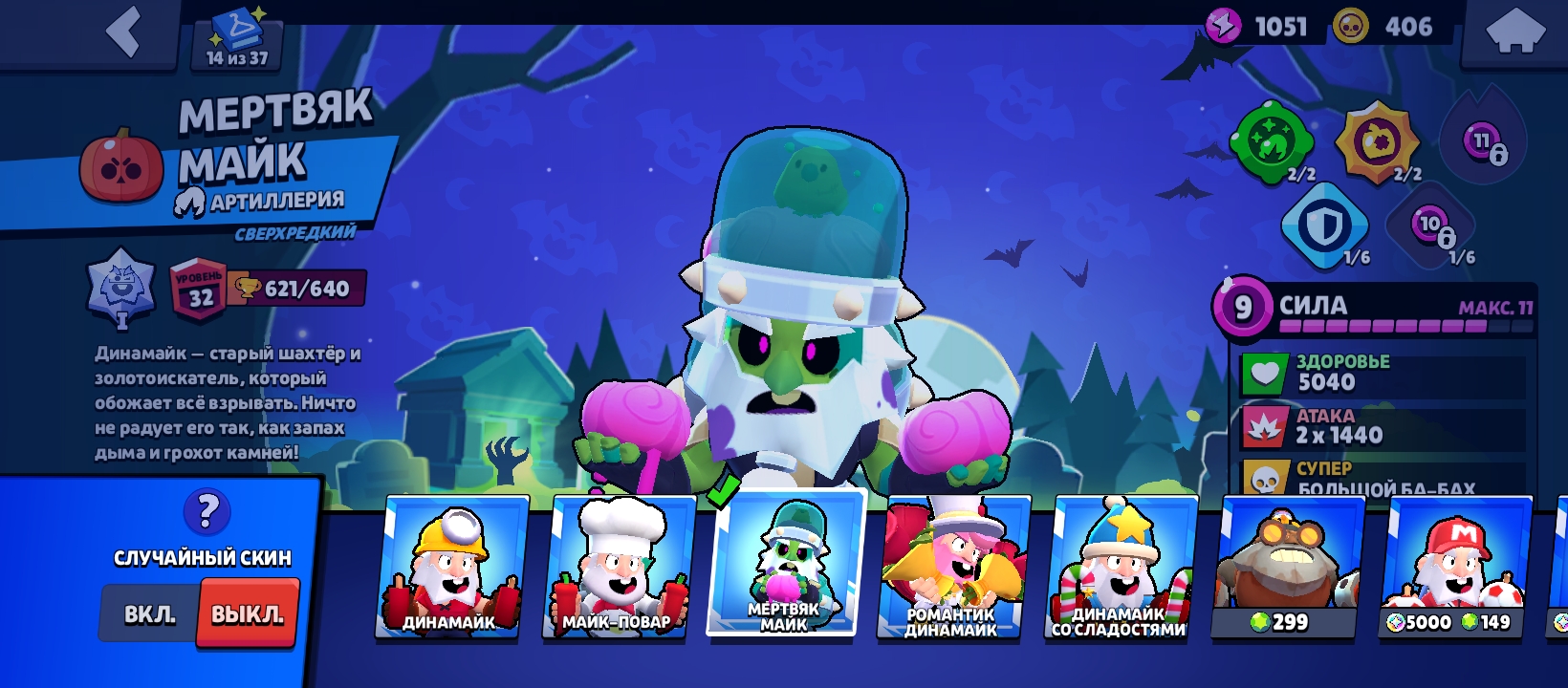This screenshot has width=1568, height=688.
Task: Turn random skin on with ВКЛ.
Action: tap(150, 614)
